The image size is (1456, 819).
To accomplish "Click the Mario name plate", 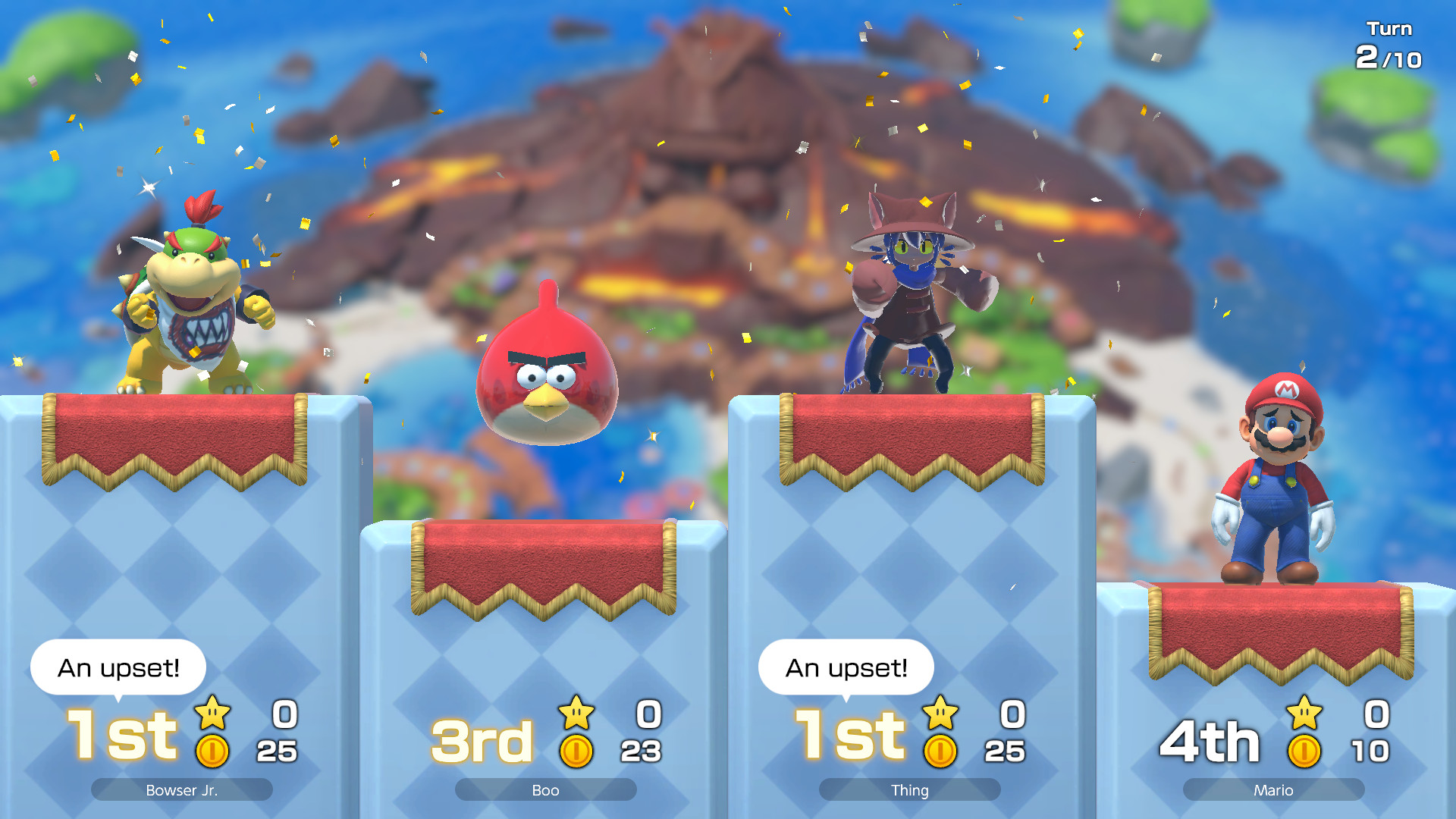I will [1273, 789].
